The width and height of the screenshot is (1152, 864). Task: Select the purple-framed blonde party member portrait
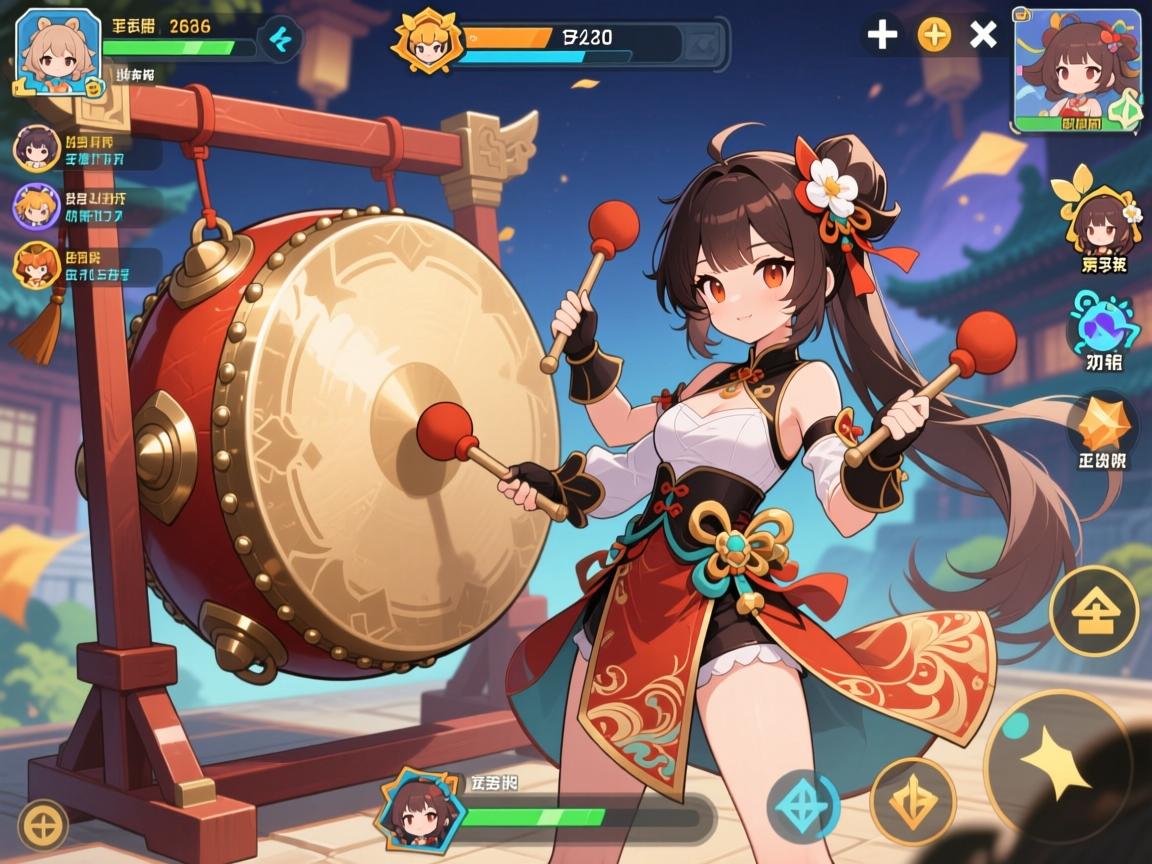[x=35, y=207]
